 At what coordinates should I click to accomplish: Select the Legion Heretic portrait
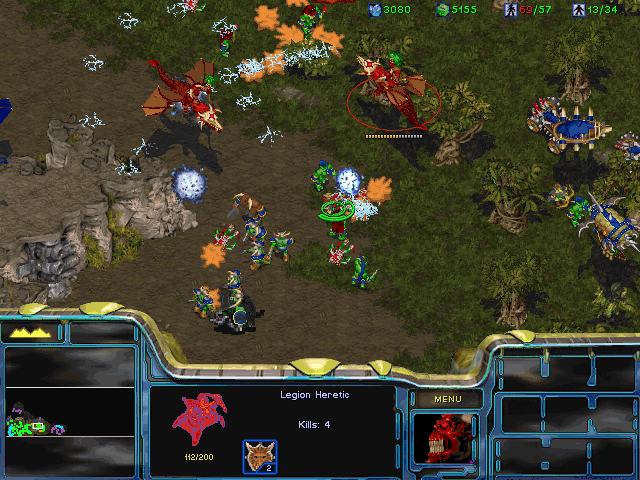[444, 439]
